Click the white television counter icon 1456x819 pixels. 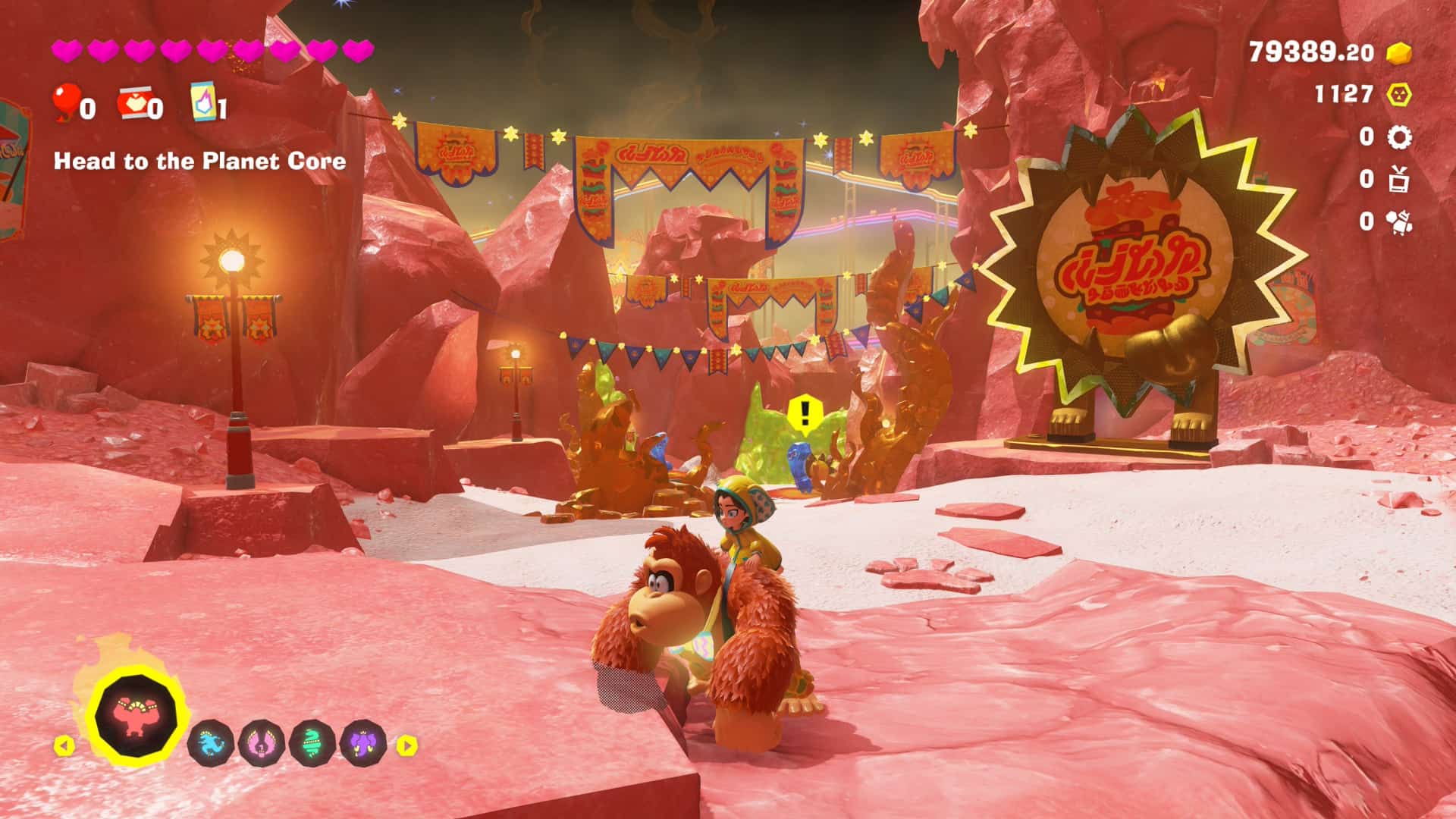tap(1398, 180)
